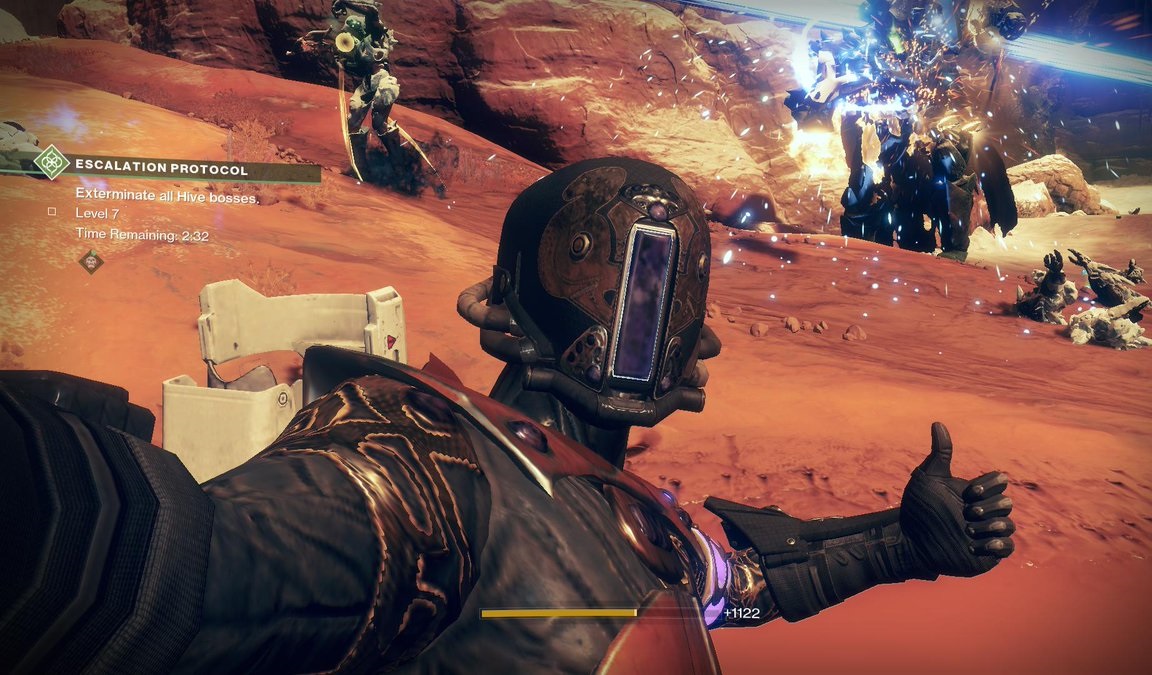Tick the Level 7 objective checkbox
This screenshot has height=675, width=1152.
[51, 213]
